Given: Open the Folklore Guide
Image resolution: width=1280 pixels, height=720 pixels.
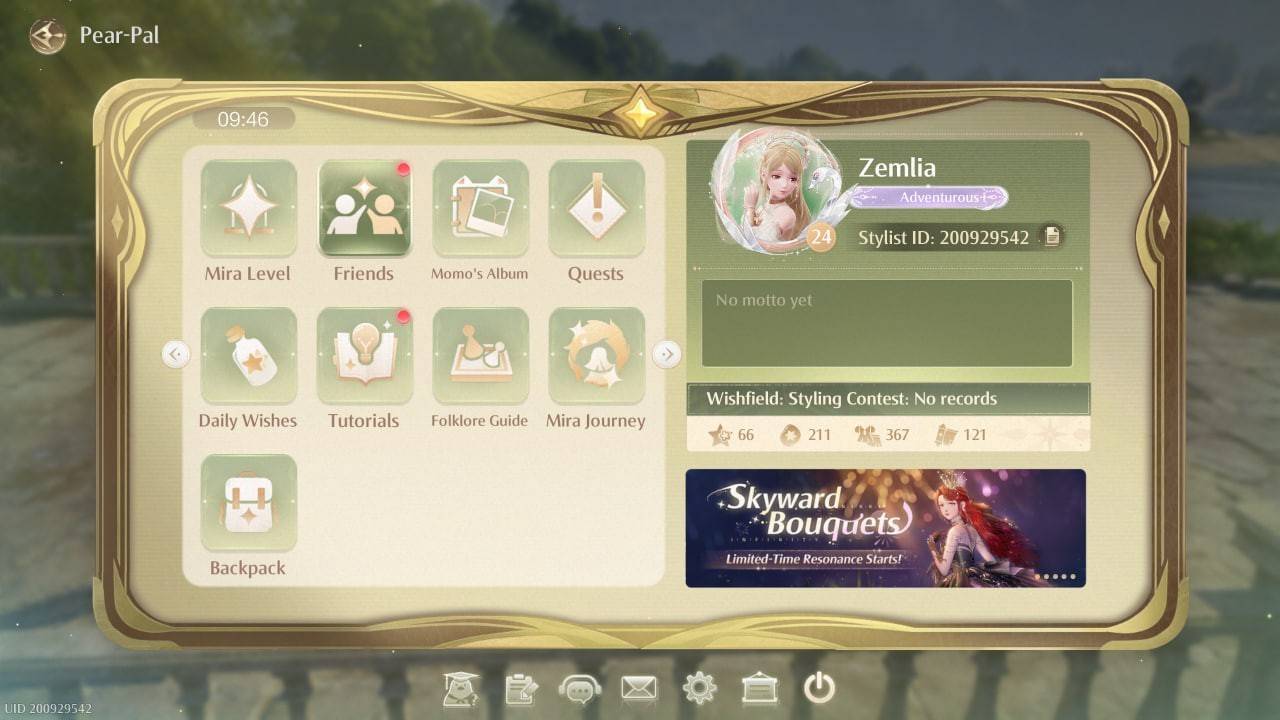Looking at the screenshot, I should pyautogui.click(x=480, y=355).
